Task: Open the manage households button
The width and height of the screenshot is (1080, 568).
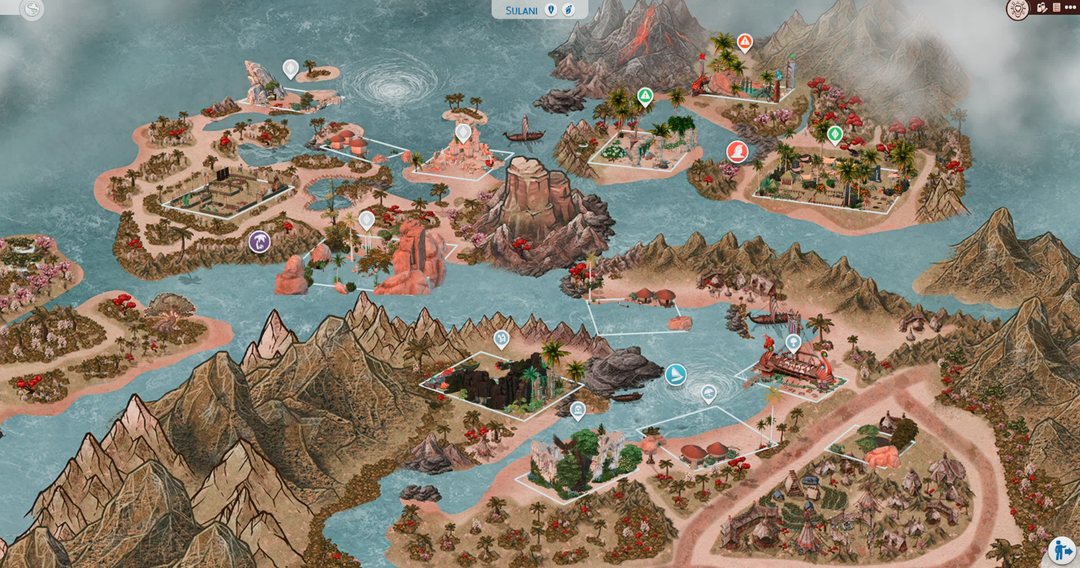Action: coord(1061,550)
